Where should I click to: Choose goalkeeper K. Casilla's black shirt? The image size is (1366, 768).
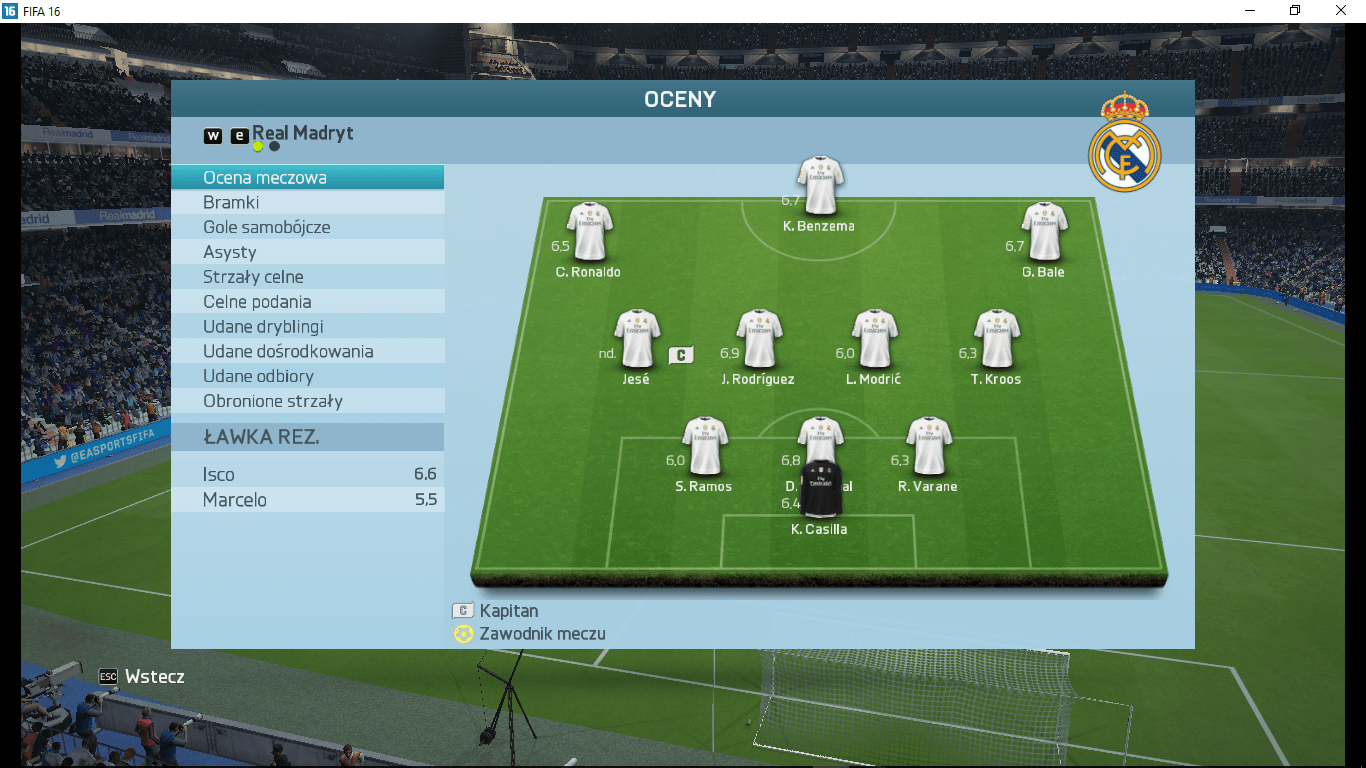[820, 489]
